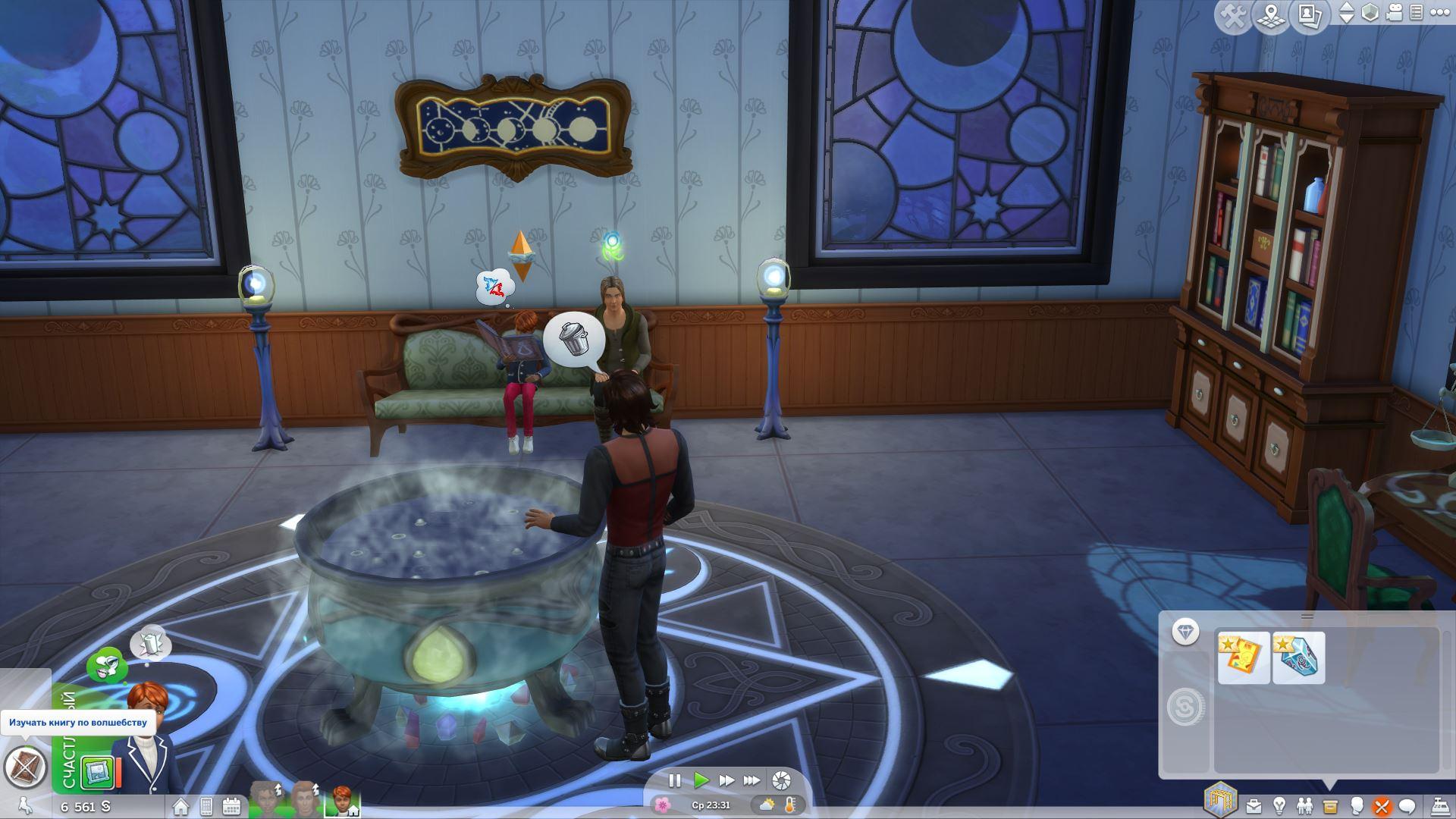Screen dimensions: 1456x819
Task: Open the Sim's phone
Action: [206, 806]
